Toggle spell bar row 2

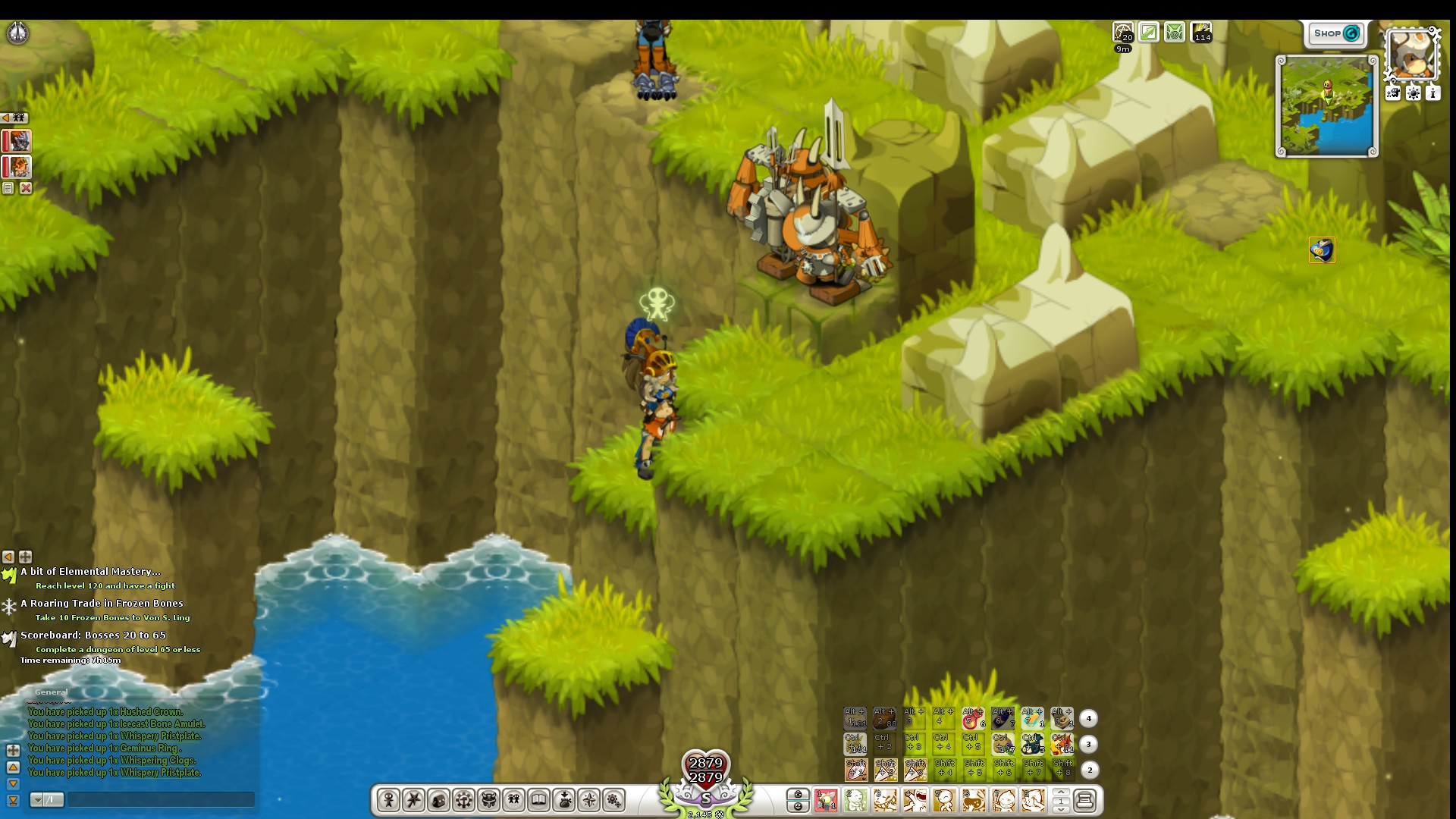(1090, 770)
